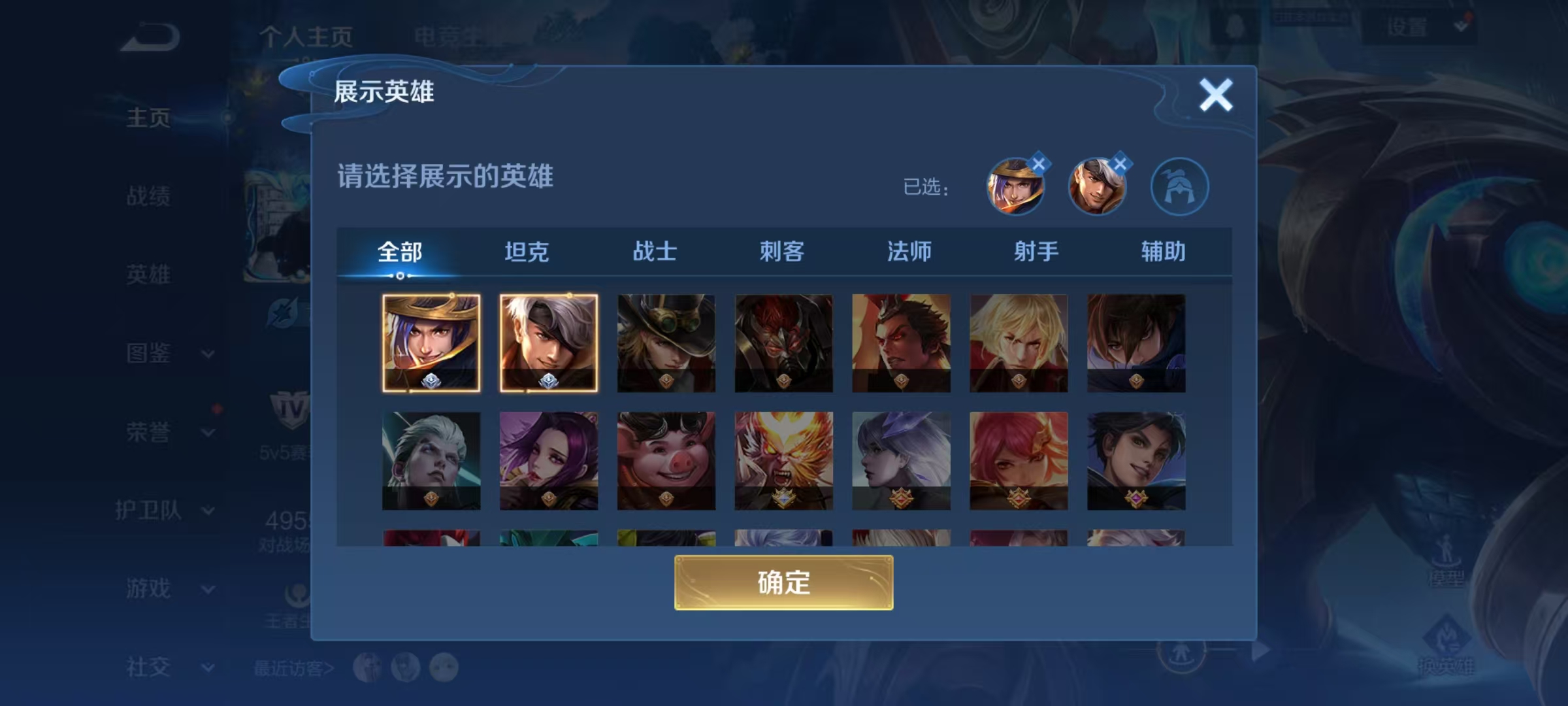Click the swirl logo at top left
This screenshot has width=1568, height=706.
[152, 36]
